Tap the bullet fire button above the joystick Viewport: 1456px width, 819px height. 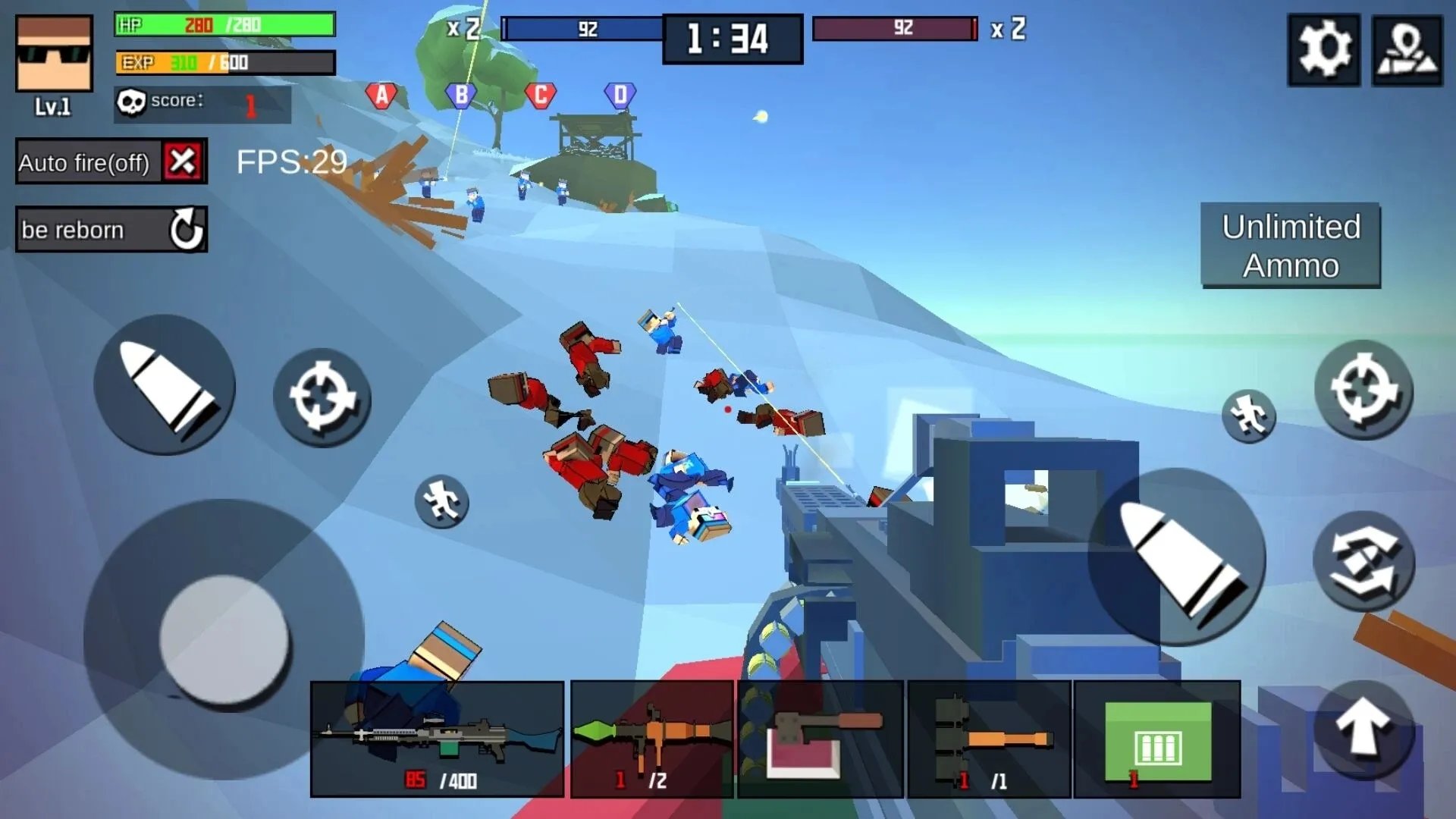[165, 385]
